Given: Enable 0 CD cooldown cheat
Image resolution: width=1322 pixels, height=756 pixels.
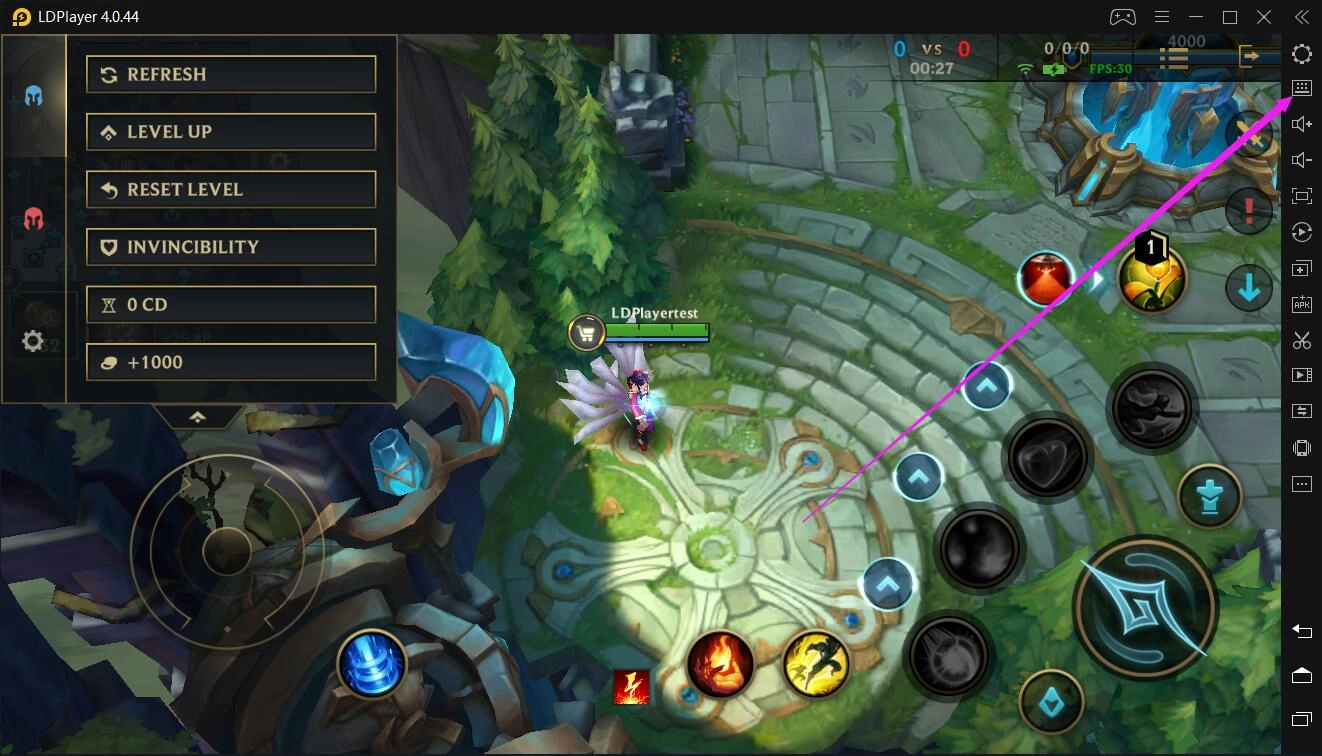Looking at the screenshot, I should click(231, 304).
